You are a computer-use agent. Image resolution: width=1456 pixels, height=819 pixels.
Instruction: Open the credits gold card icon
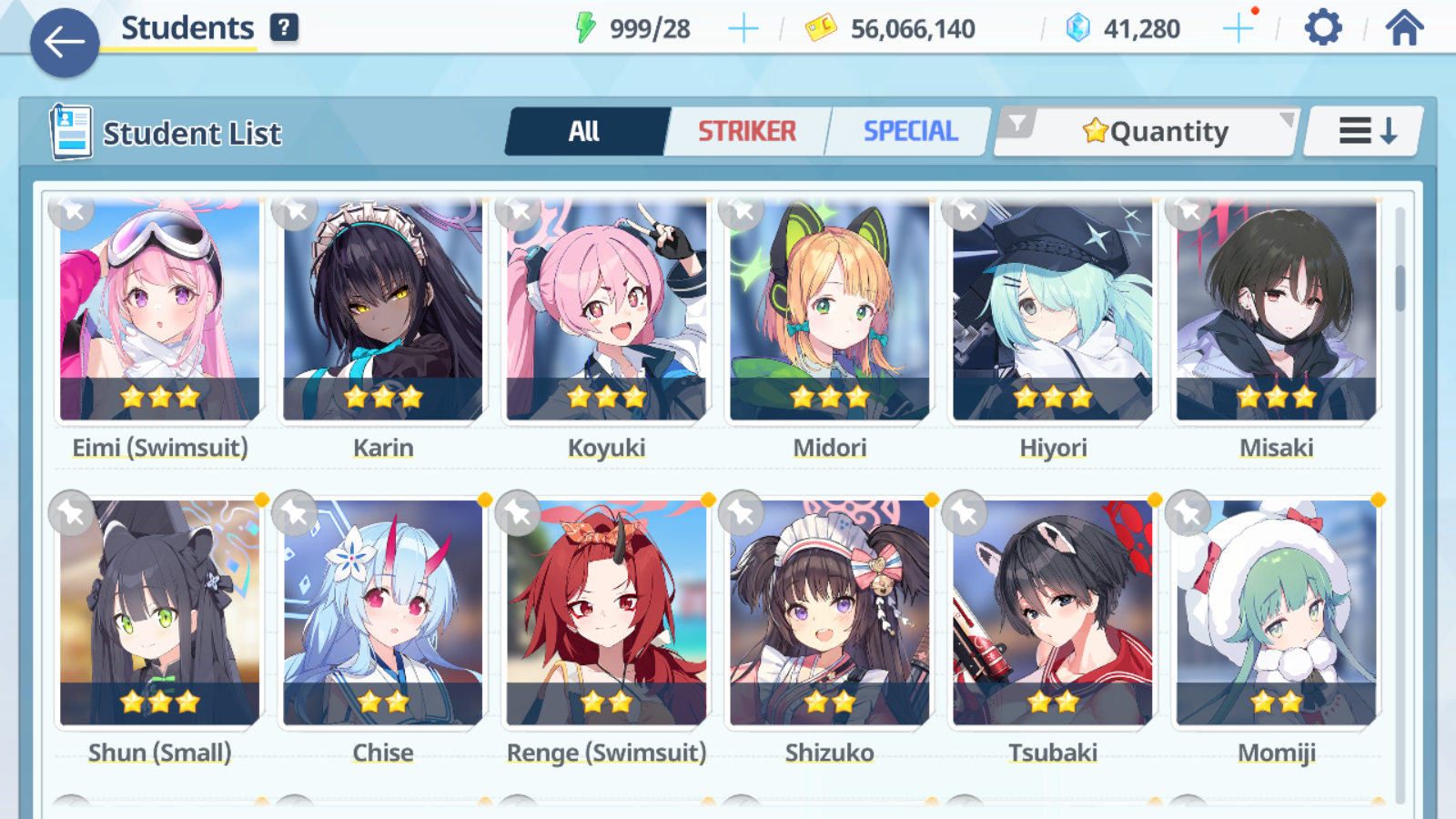[822, 27]
